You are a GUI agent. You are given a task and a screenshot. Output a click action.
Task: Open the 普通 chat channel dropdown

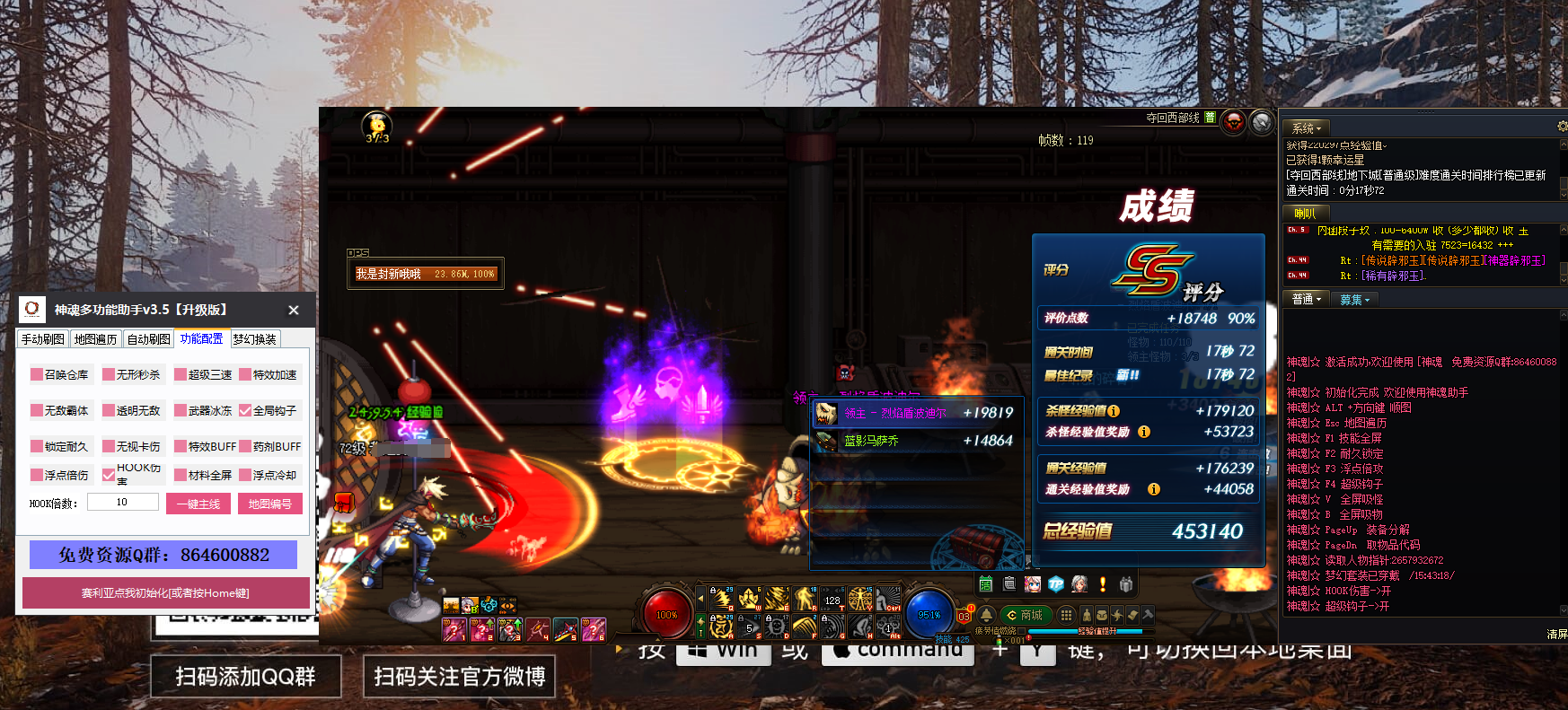tap(1306, 300)
